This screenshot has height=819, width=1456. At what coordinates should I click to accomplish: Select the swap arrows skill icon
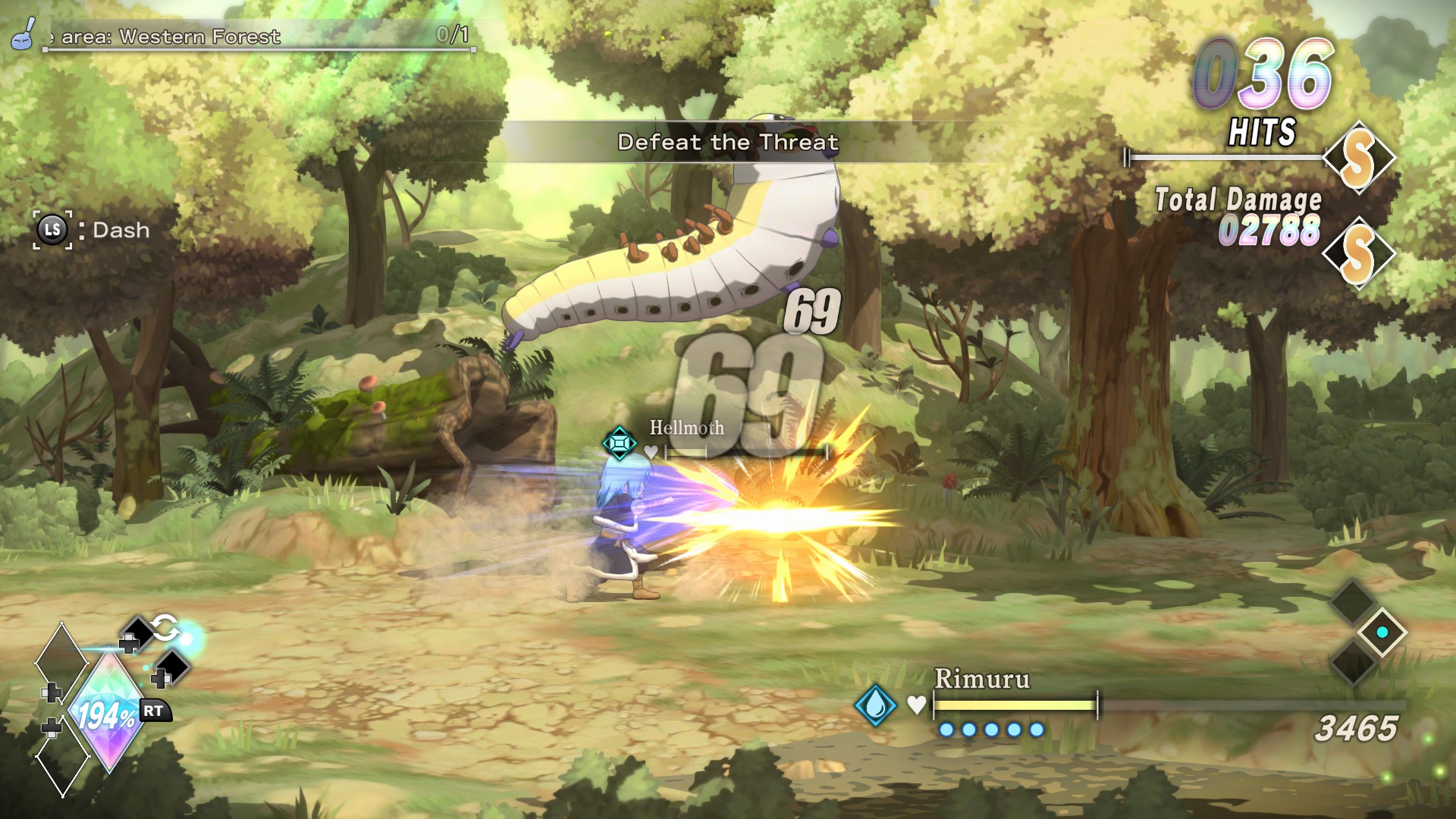tap(164, 628)
